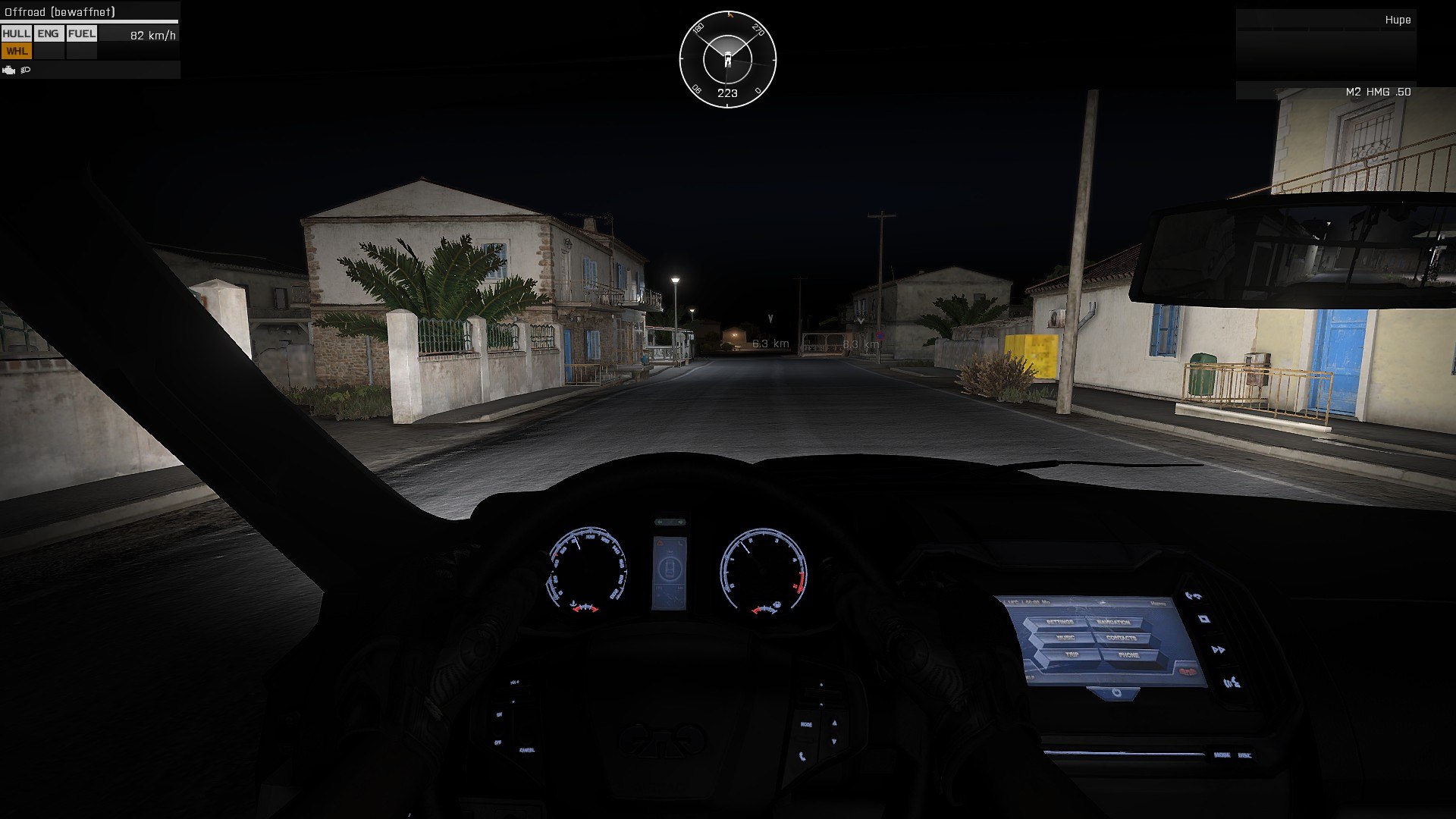
Task: Click the HULL damage indicator
Action: [16, 33]
